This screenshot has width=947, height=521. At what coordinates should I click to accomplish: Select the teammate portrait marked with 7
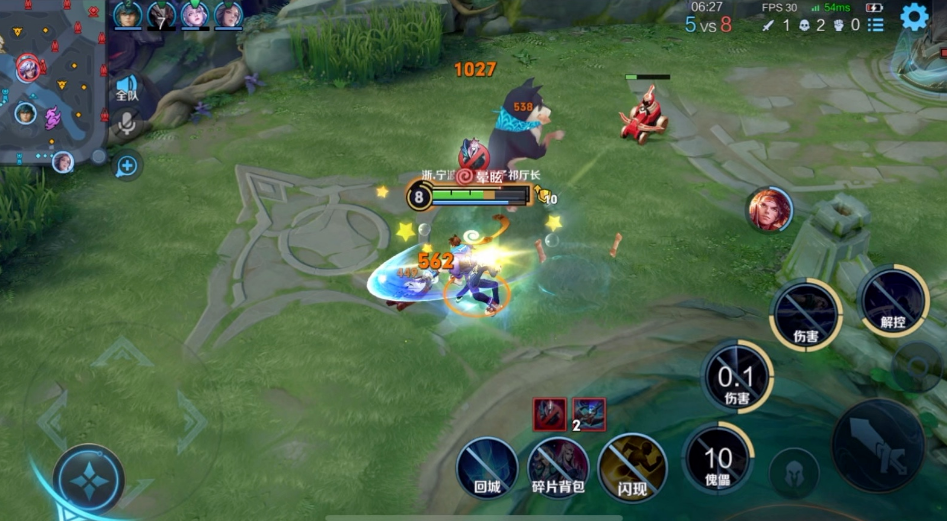tap(161, 15)
